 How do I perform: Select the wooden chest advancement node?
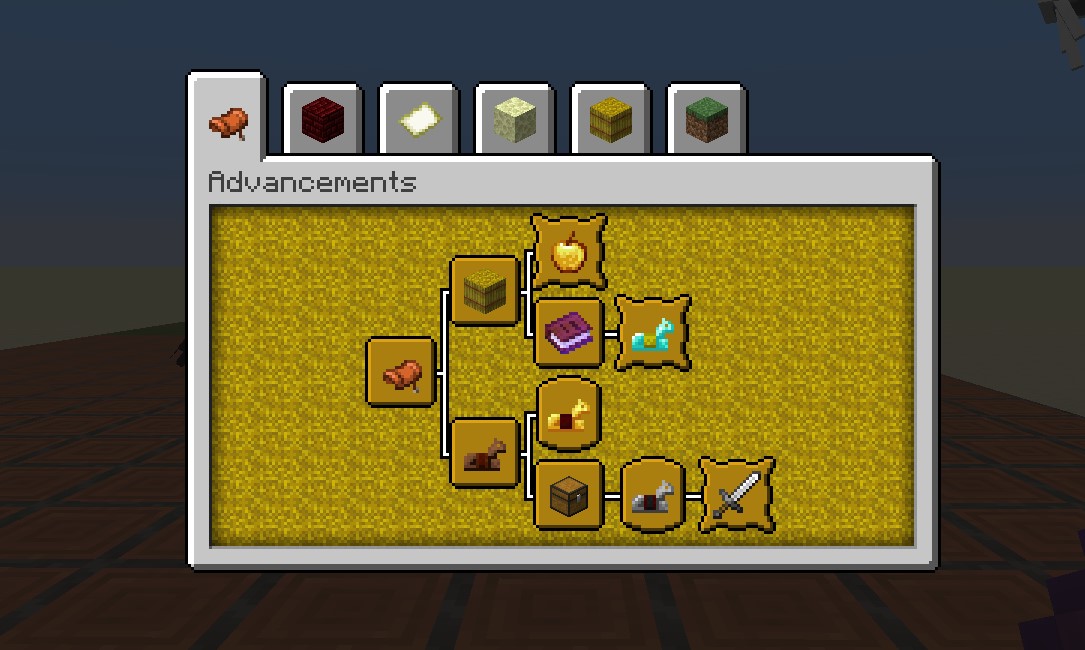569,494
